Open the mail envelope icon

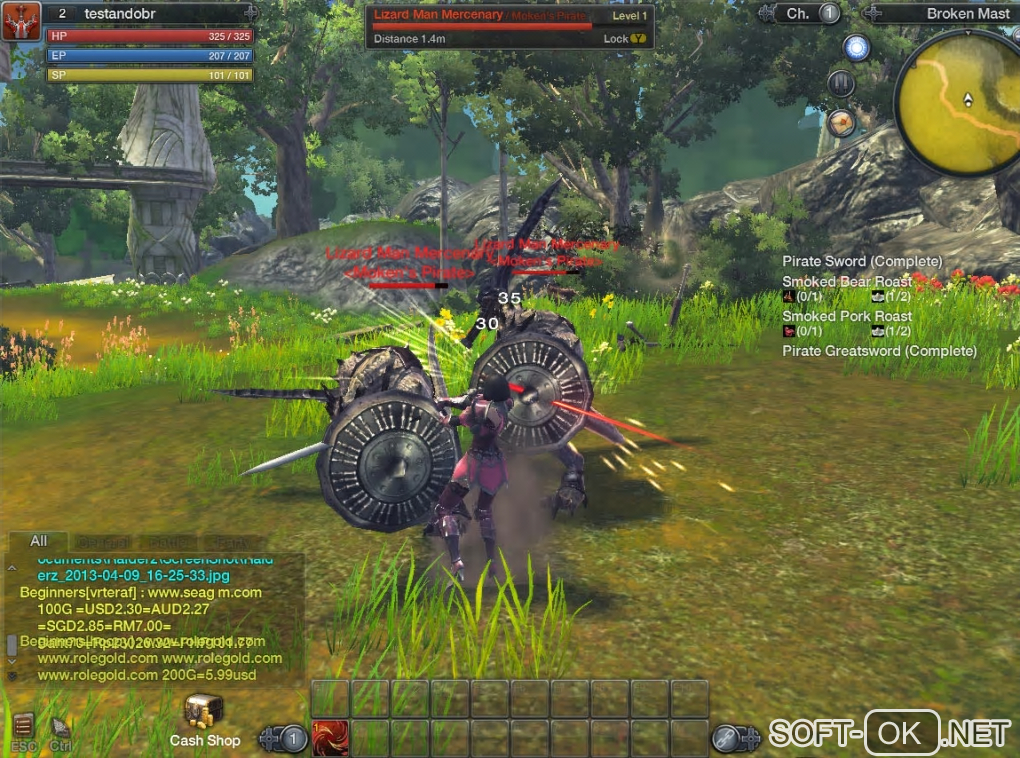click(x=842, y=122)
